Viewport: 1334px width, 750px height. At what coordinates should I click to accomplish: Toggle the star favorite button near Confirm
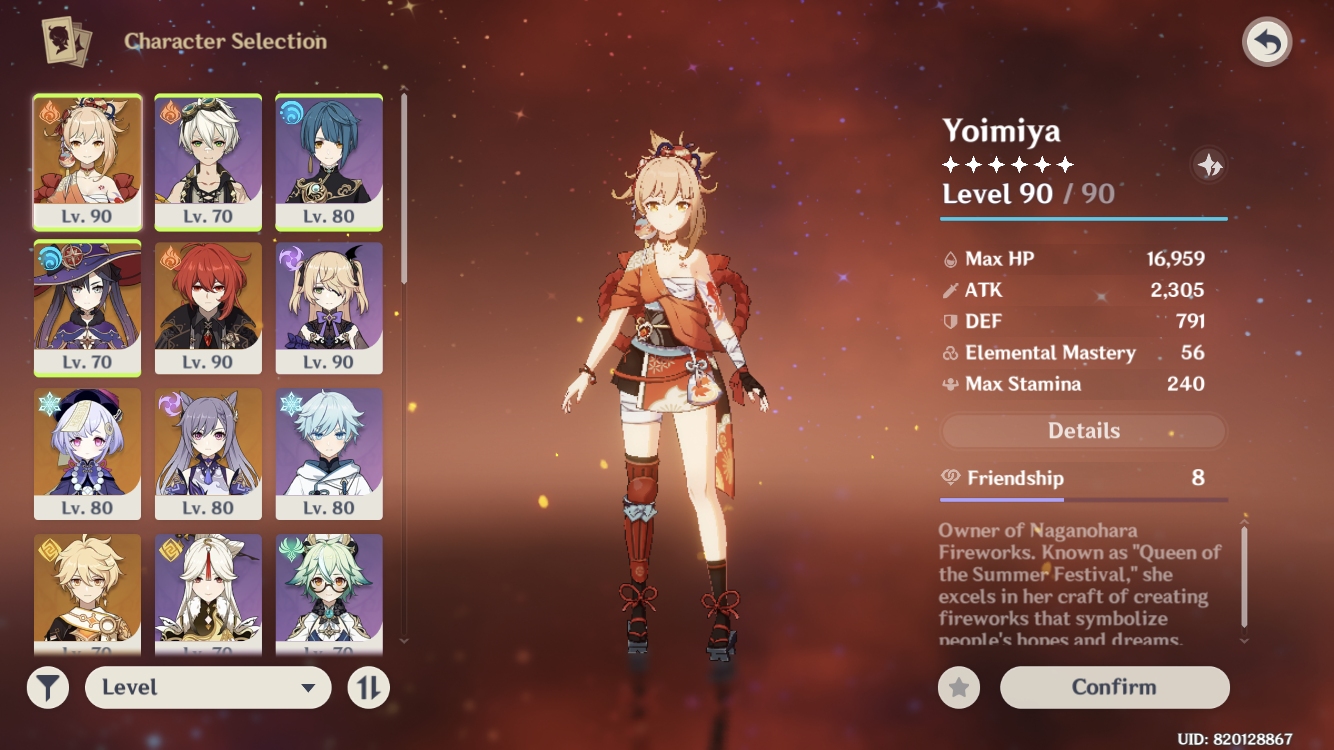961,687
